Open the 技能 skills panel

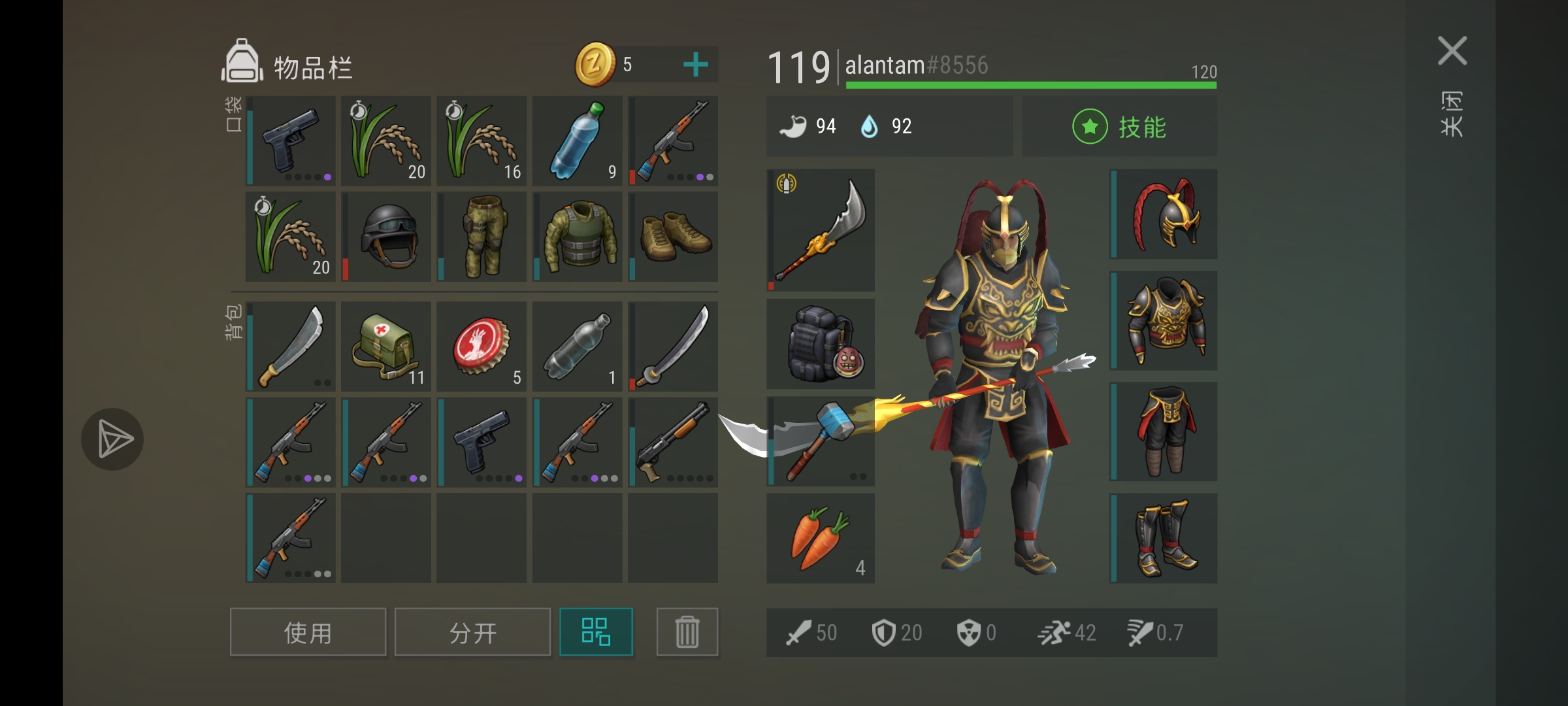coord(1119,127)
